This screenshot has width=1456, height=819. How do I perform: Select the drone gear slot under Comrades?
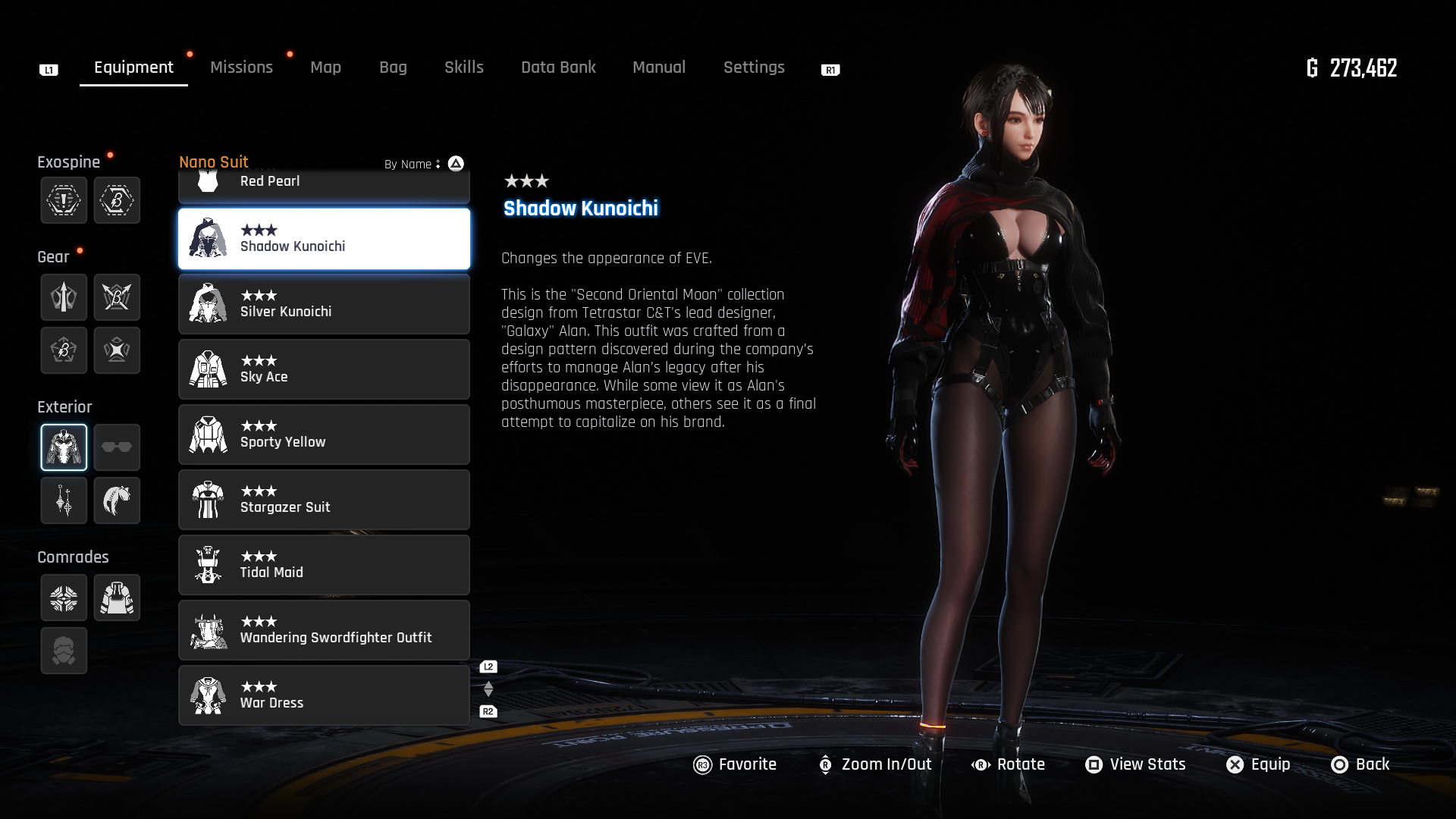pos(64,598)
